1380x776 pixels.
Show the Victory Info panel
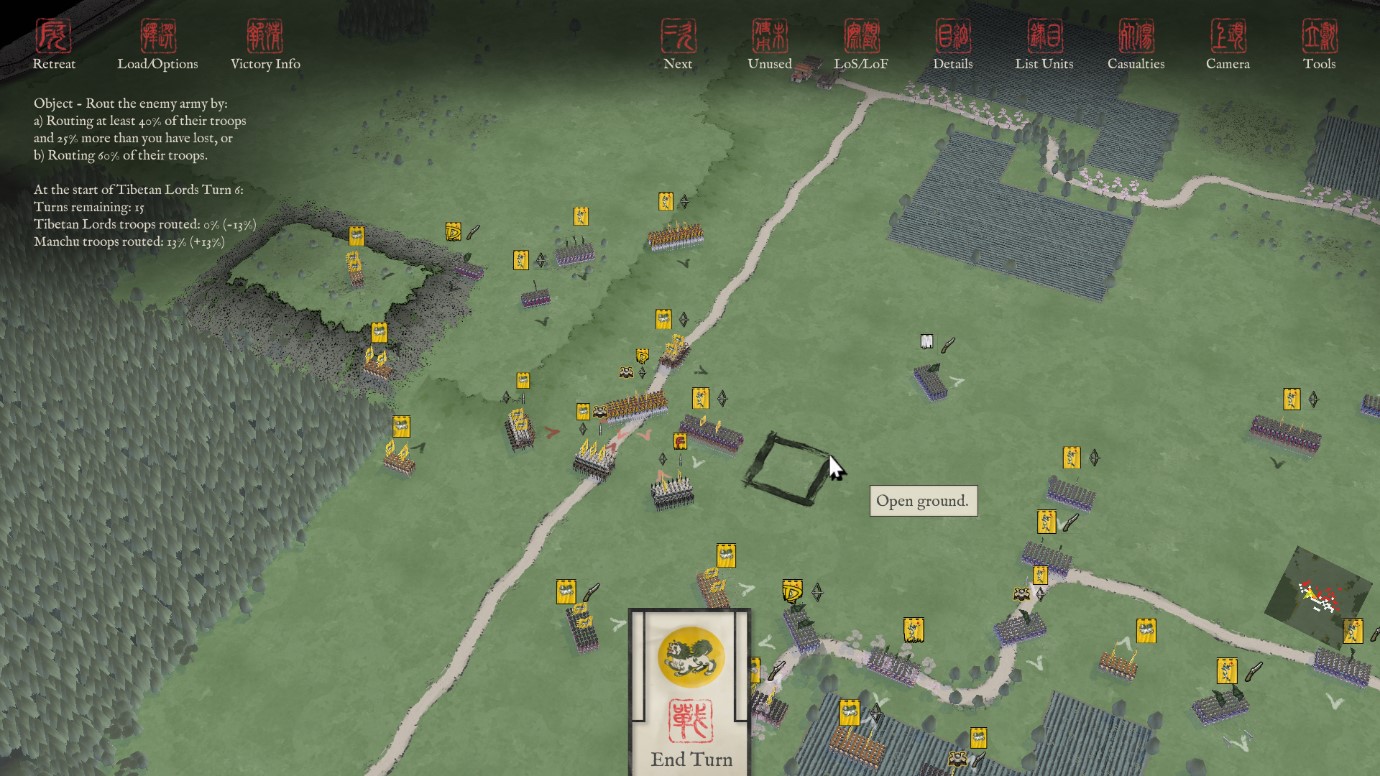click(265, 45)
